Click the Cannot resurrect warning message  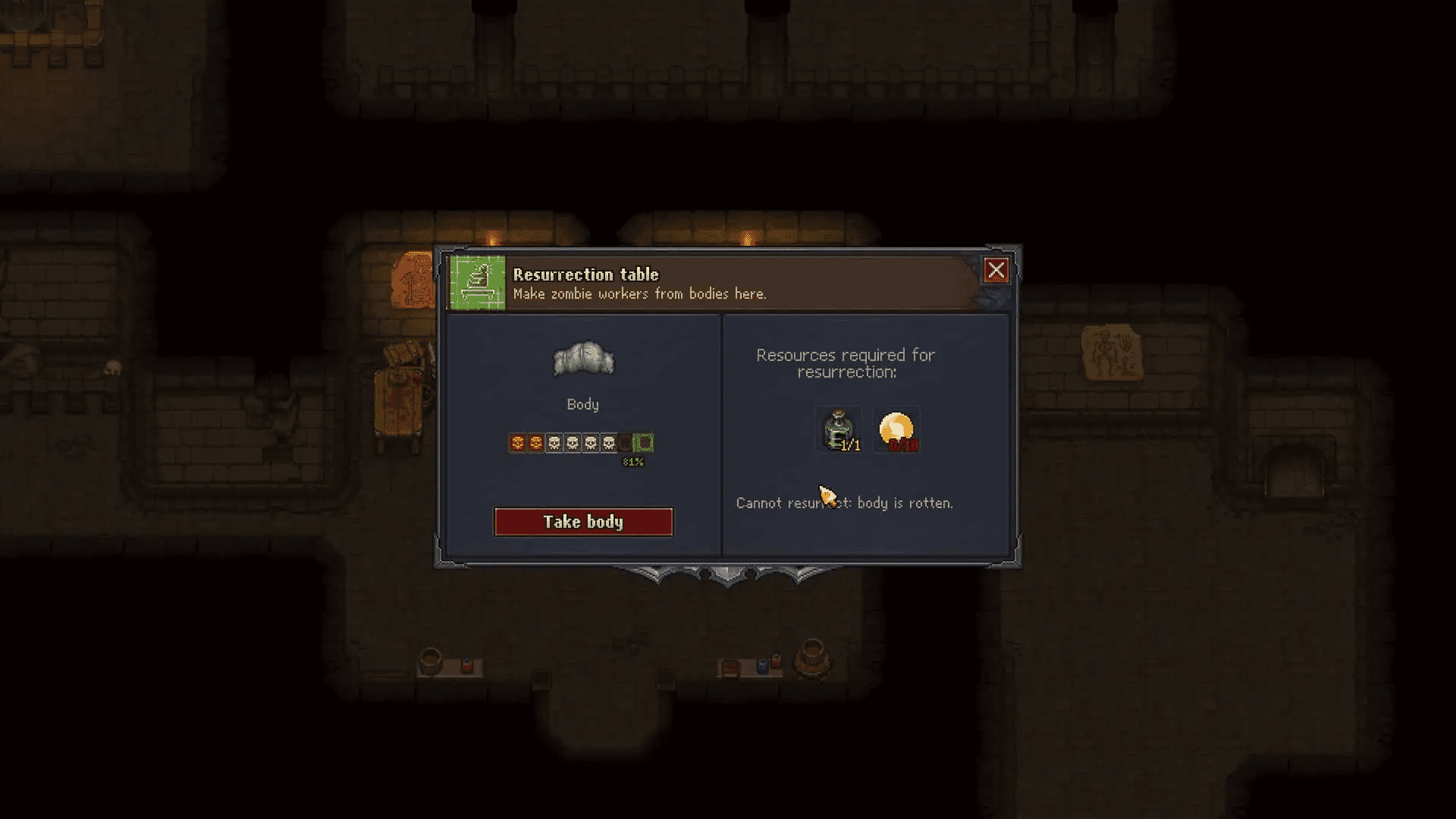[x=844, y=502]
